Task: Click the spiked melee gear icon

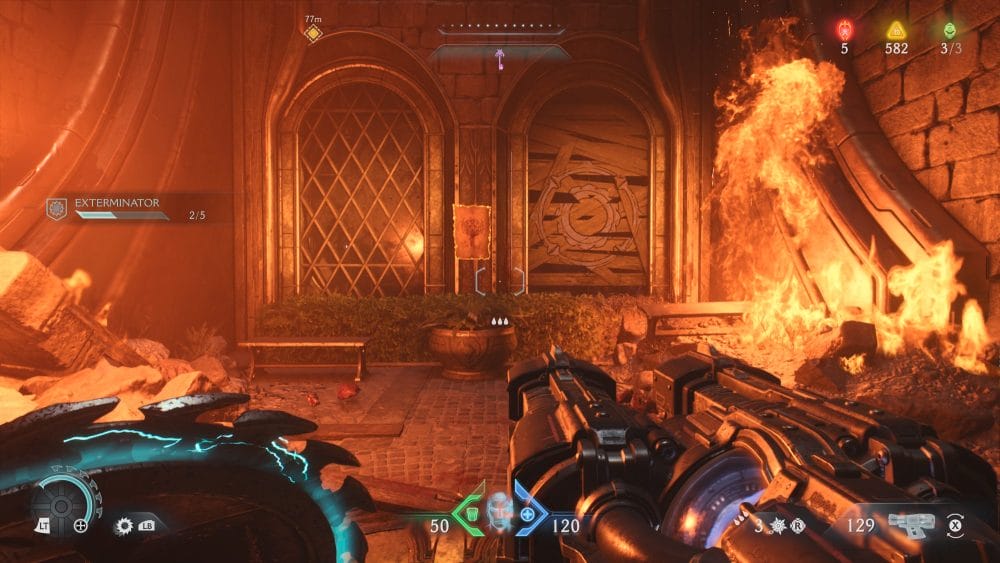Action: pyautogui.click(x=125, y=524)
